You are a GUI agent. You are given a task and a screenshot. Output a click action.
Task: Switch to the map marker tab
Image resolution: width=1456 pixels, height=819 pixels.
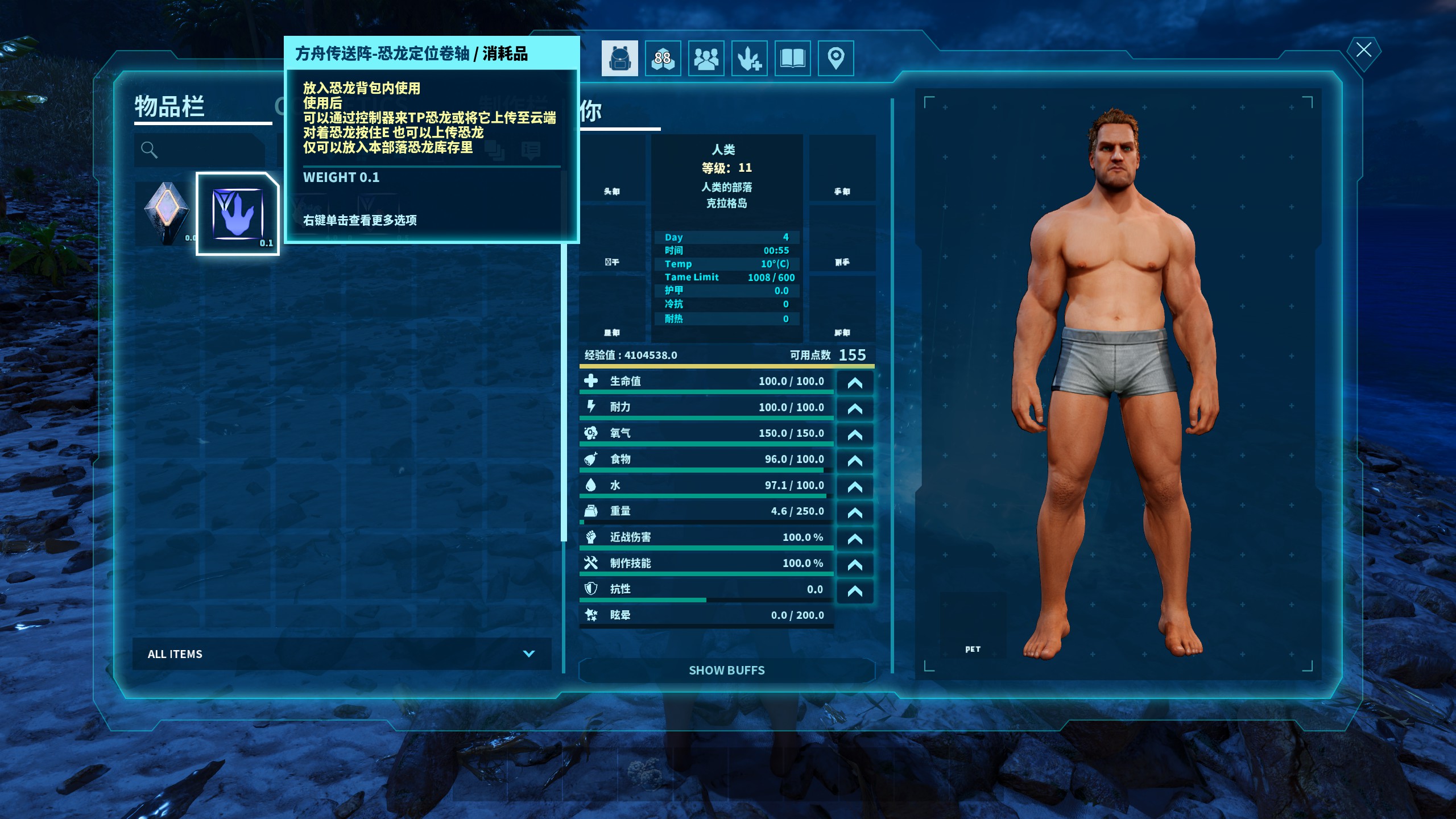[835, 58]
